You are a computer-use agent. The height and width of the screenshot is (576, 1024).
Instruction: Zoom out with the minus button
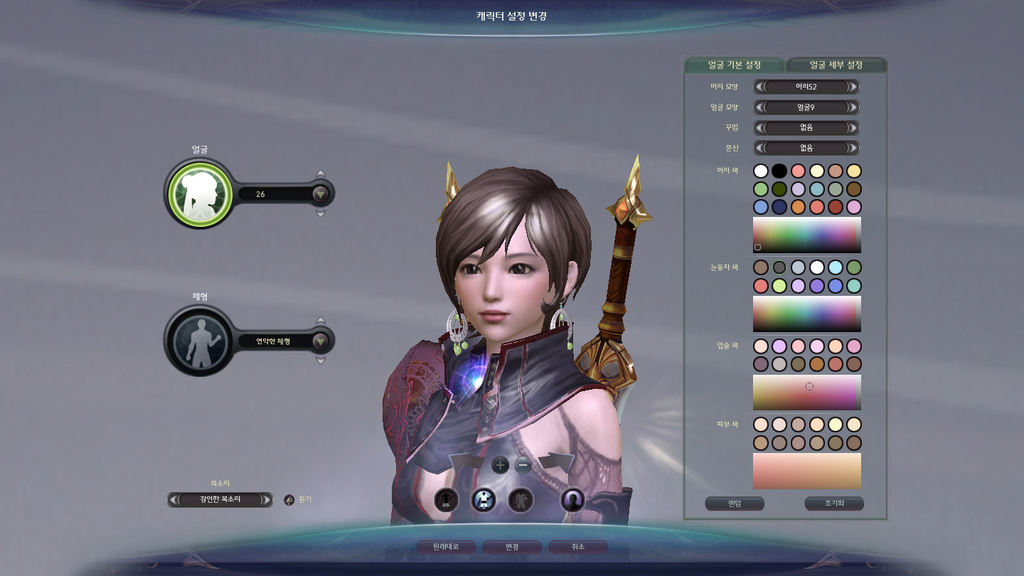pos(523,465)
